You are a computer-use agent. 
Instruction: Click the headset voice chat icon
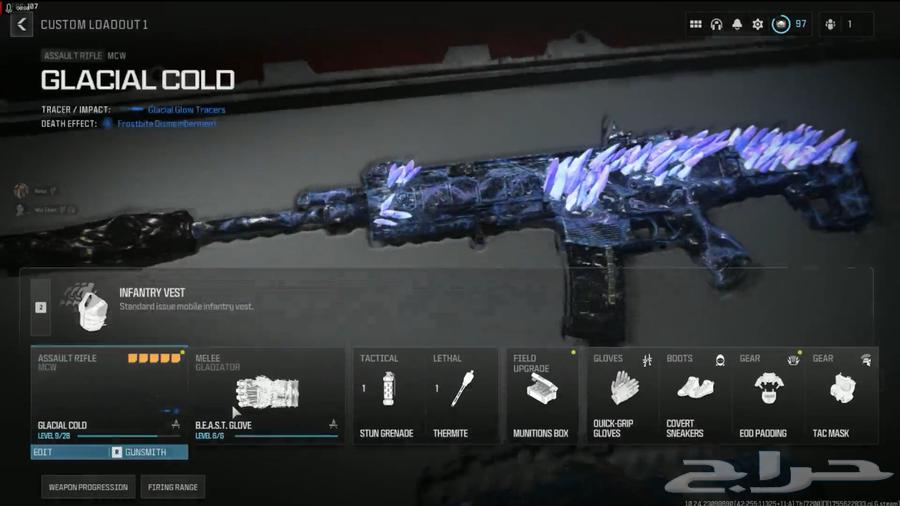(x=716, y=24)
